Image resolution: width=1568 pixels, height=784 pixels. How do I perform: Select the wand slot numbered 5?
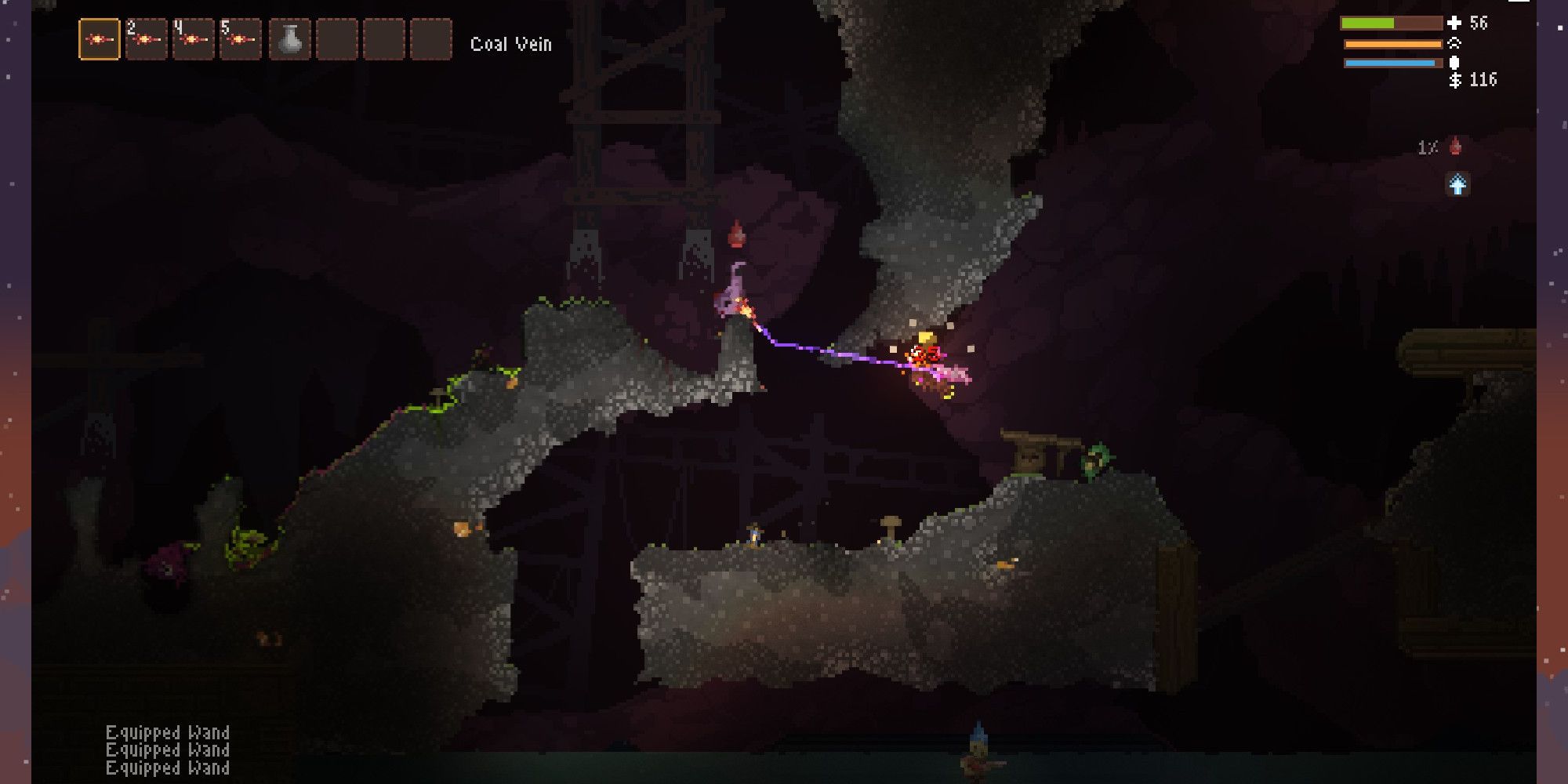click(x=240, y=39)
